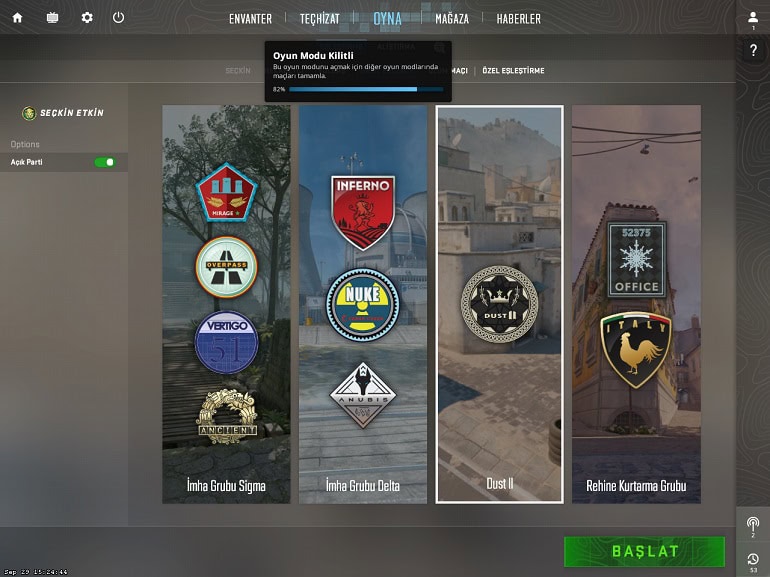Visit the MAĞAZA store menu
770x577 pixels.
[x=452, y=19]
